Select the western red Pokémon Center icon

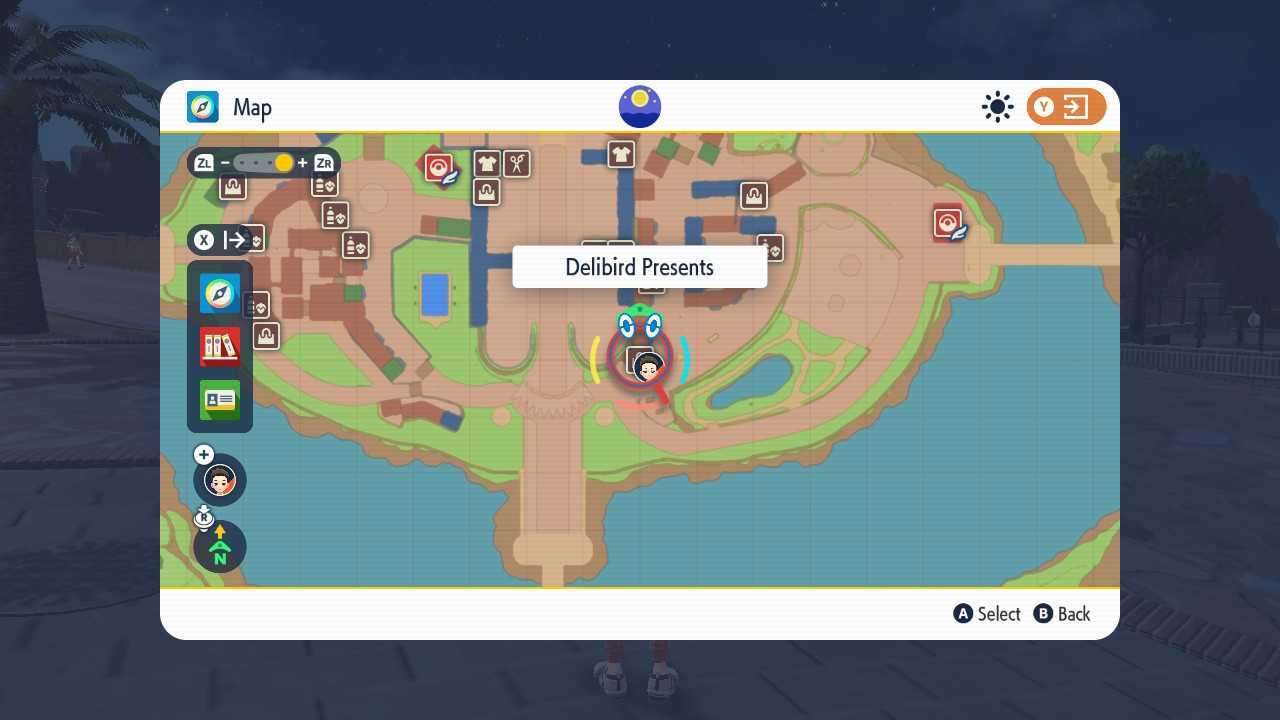point(439,167)
